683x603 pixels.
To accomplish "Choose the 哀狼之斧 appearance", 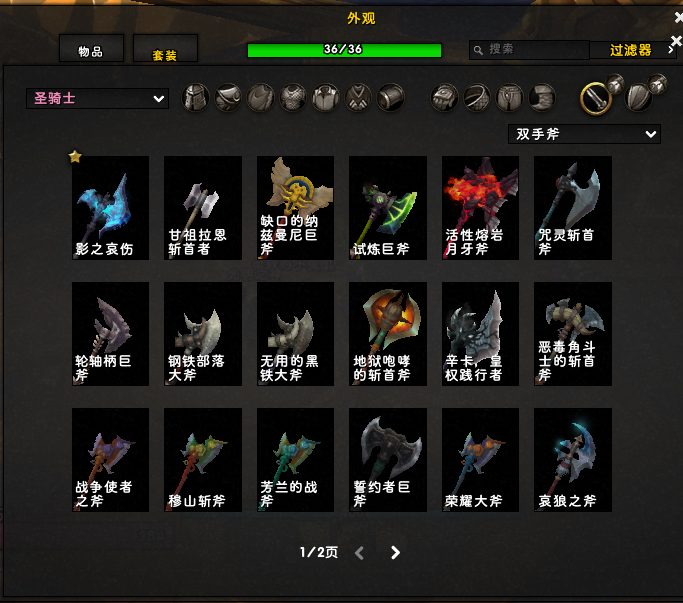I will 572,459.
